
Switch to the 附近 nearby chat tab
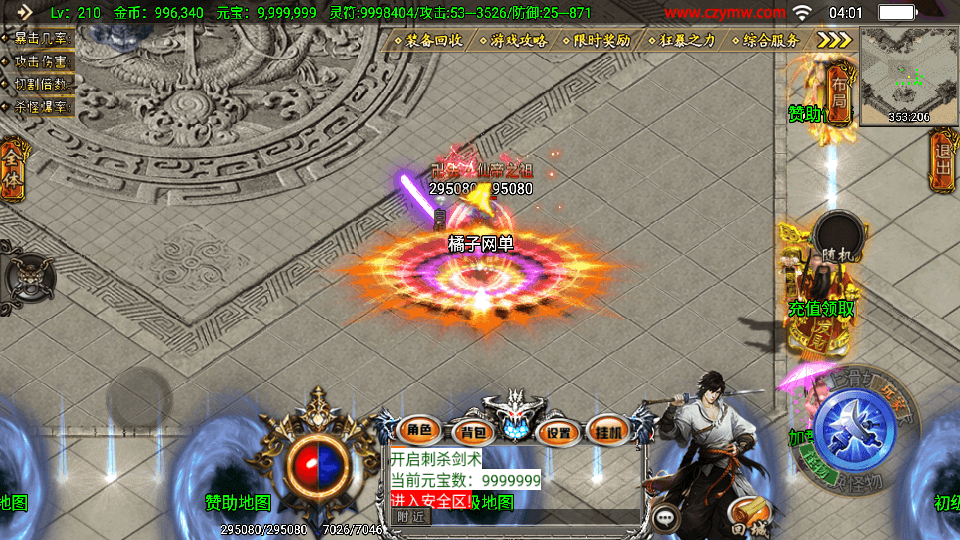pos(411,516)
